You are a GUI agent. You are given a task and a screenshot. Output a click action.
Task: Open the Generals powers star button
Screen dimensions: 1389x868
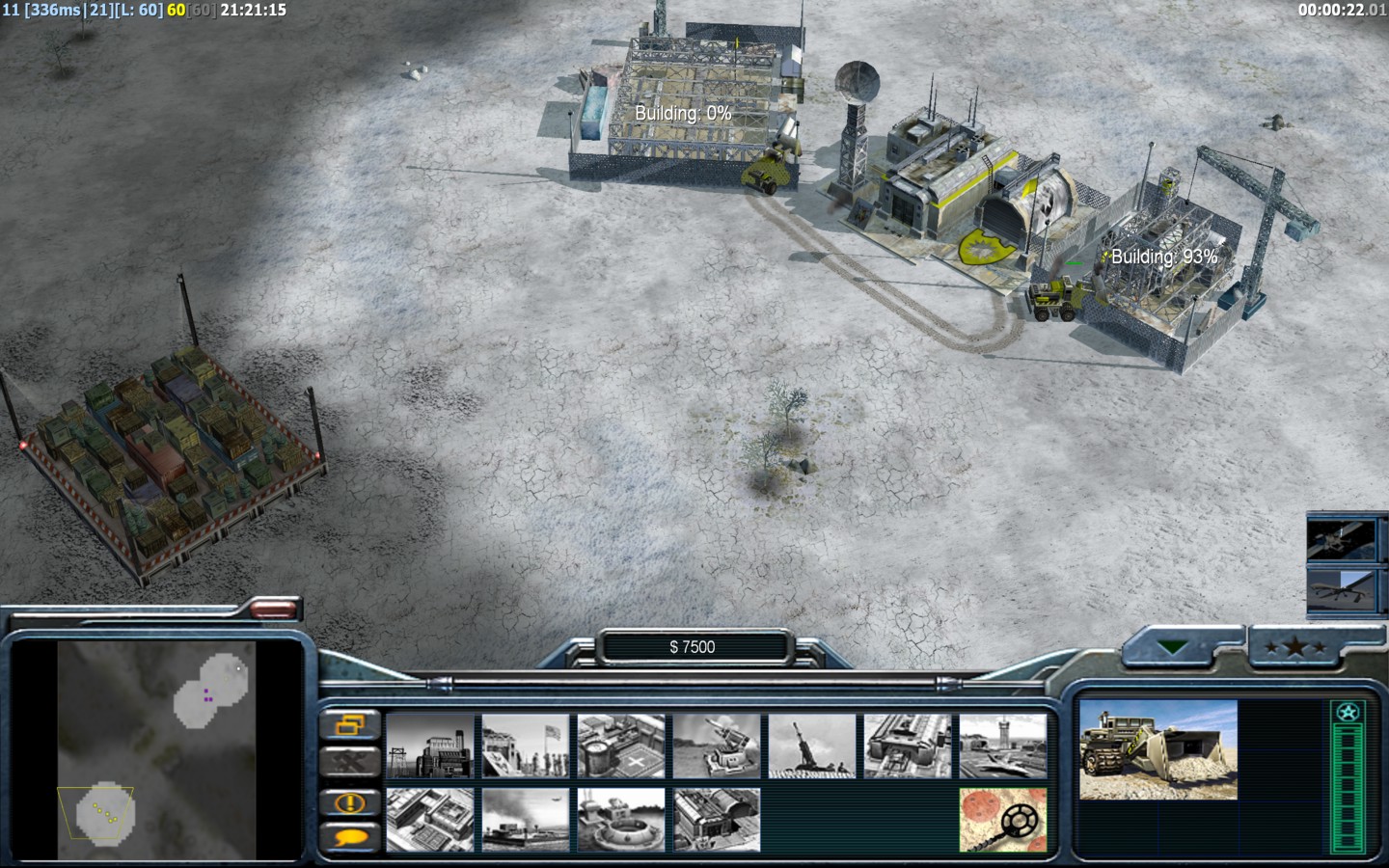pos(1294,648)
